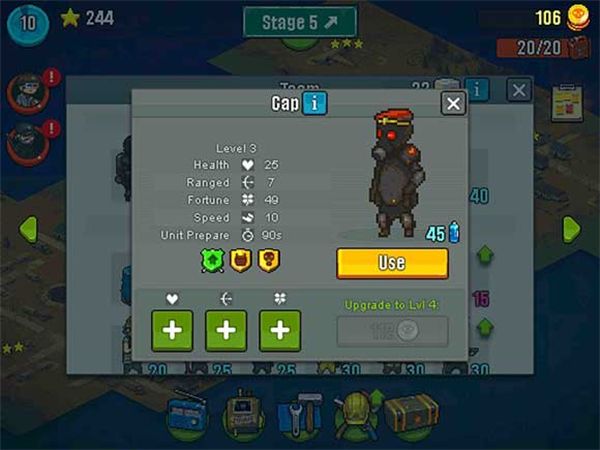Increase the Ranged stat with plus button
The width and height of the screenshot is (600, 450).
click(226, 331)
